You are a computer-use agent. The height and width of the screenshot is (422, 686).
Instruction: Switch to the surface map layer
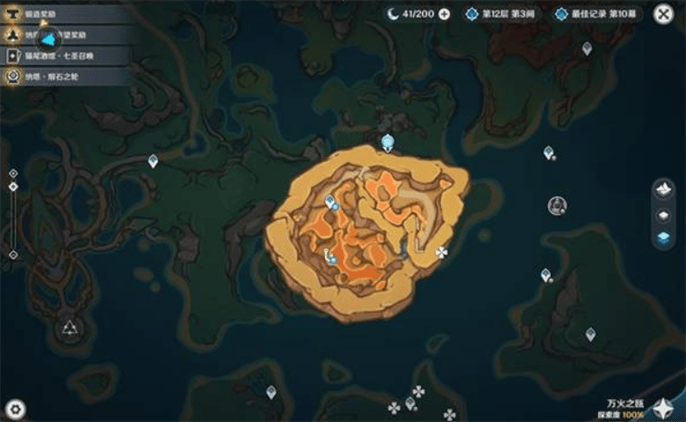pyautogui.click(x=662, y=189)
